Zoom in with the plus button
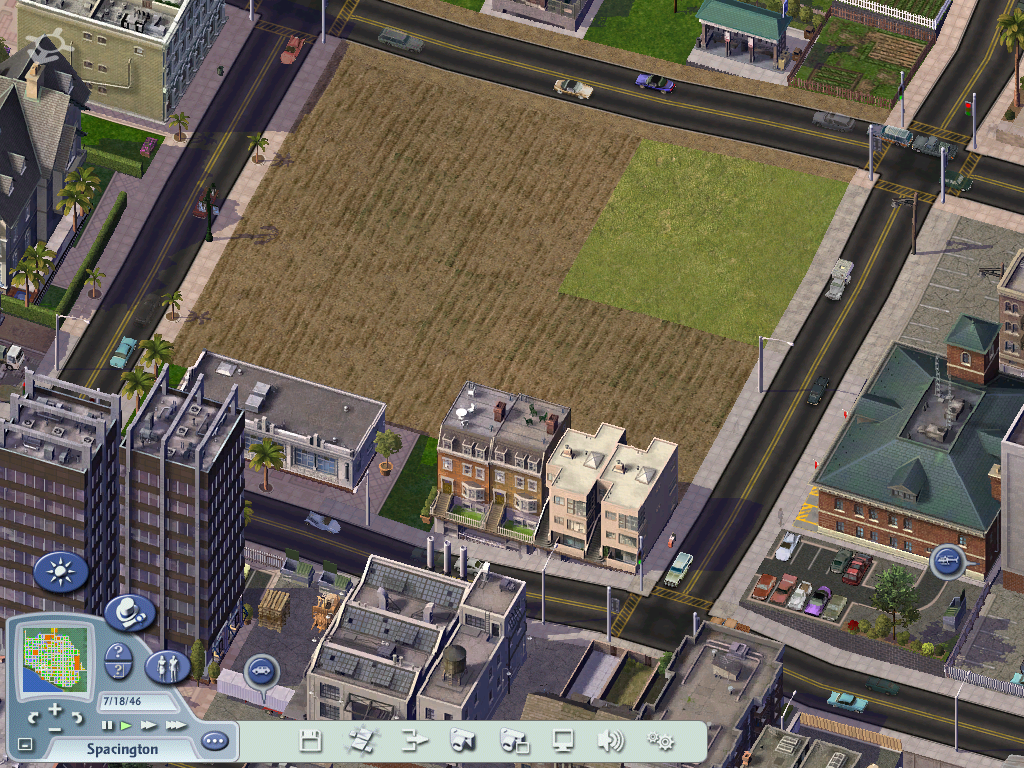 (55, 709)
